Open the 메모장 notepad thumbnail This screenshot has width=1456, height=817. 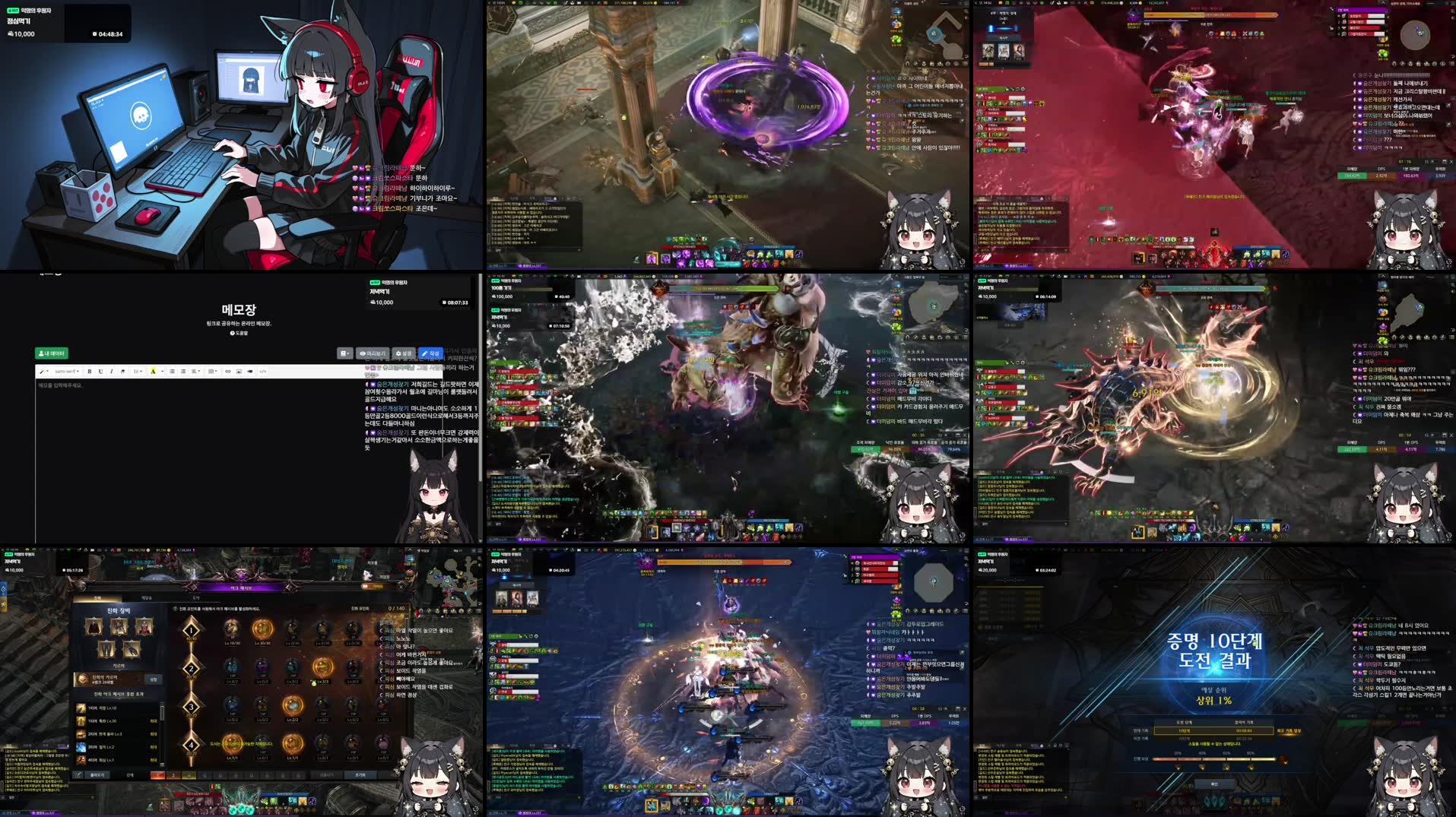point(242,408)
